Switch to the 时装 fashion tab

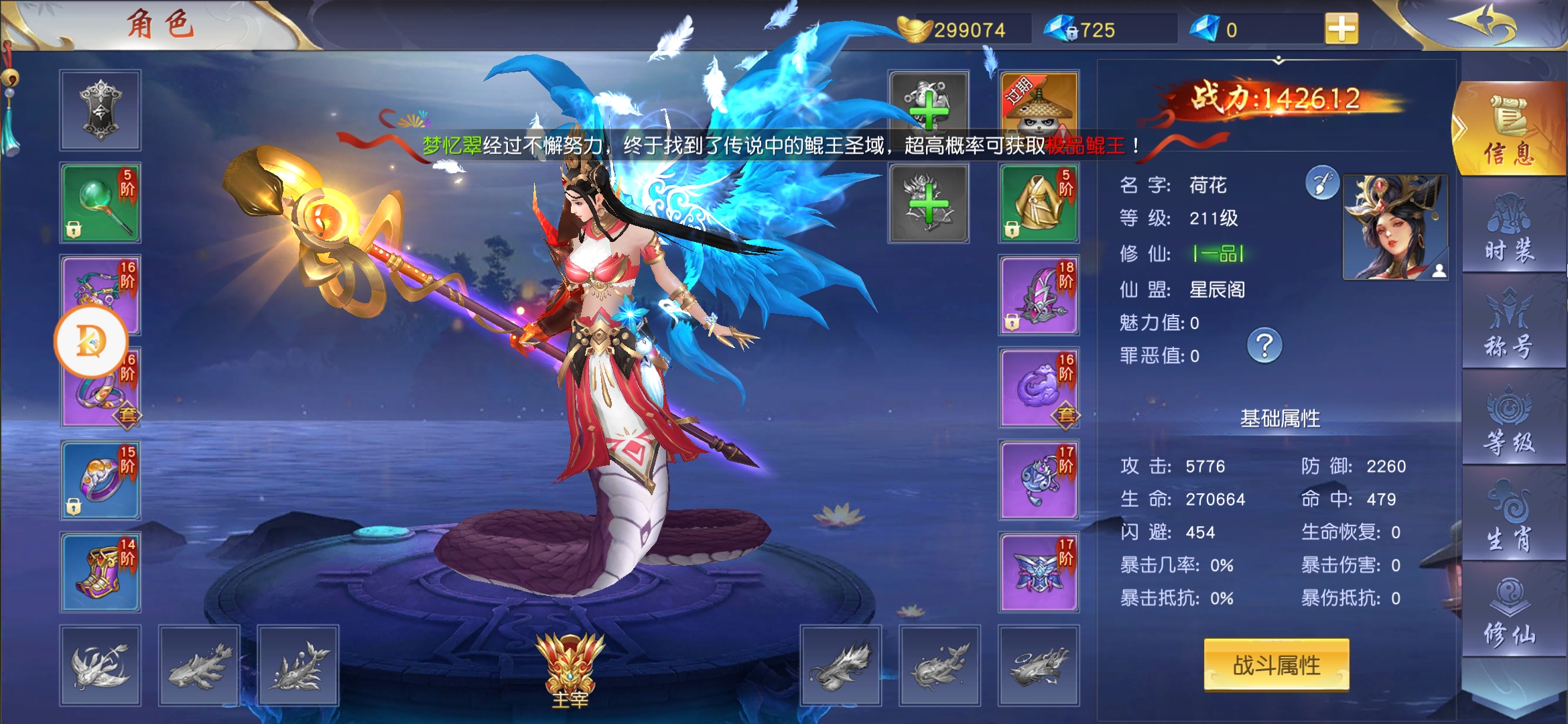pos(1509,228)
